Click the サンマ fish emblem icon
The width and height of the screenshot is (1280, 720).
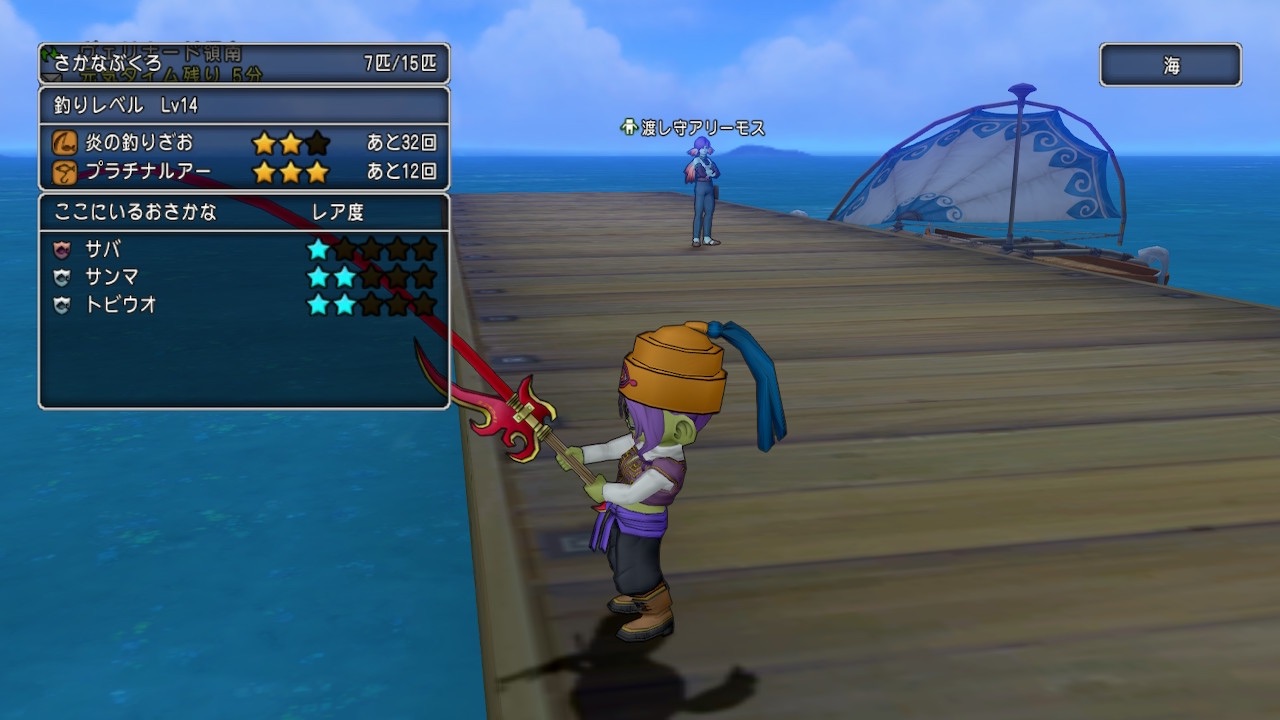(61, 276)
